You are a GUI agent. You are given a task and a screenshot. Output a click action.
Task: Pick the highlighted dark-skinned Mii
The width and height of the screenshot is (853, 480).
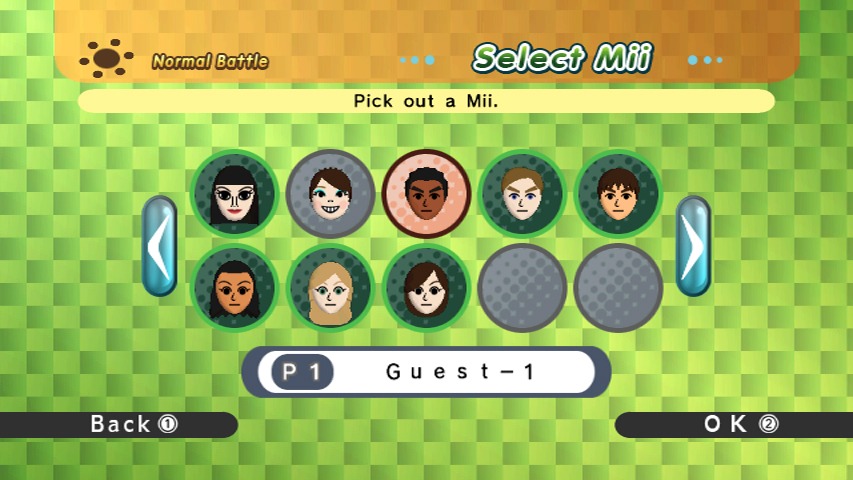(426, 194)
